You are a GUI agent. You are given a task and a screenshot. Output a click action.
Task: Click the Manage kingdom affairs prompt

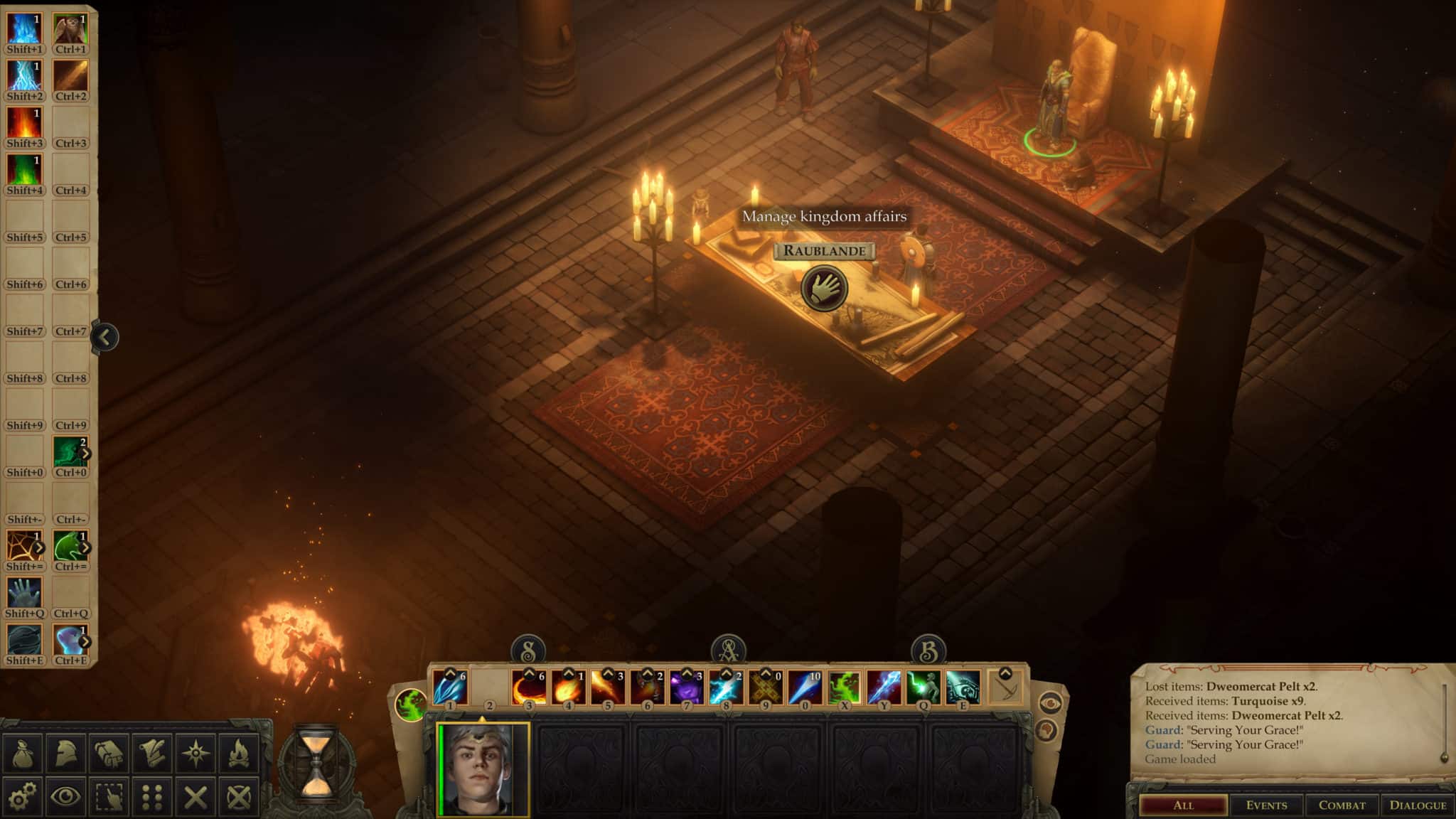[825, 218]
